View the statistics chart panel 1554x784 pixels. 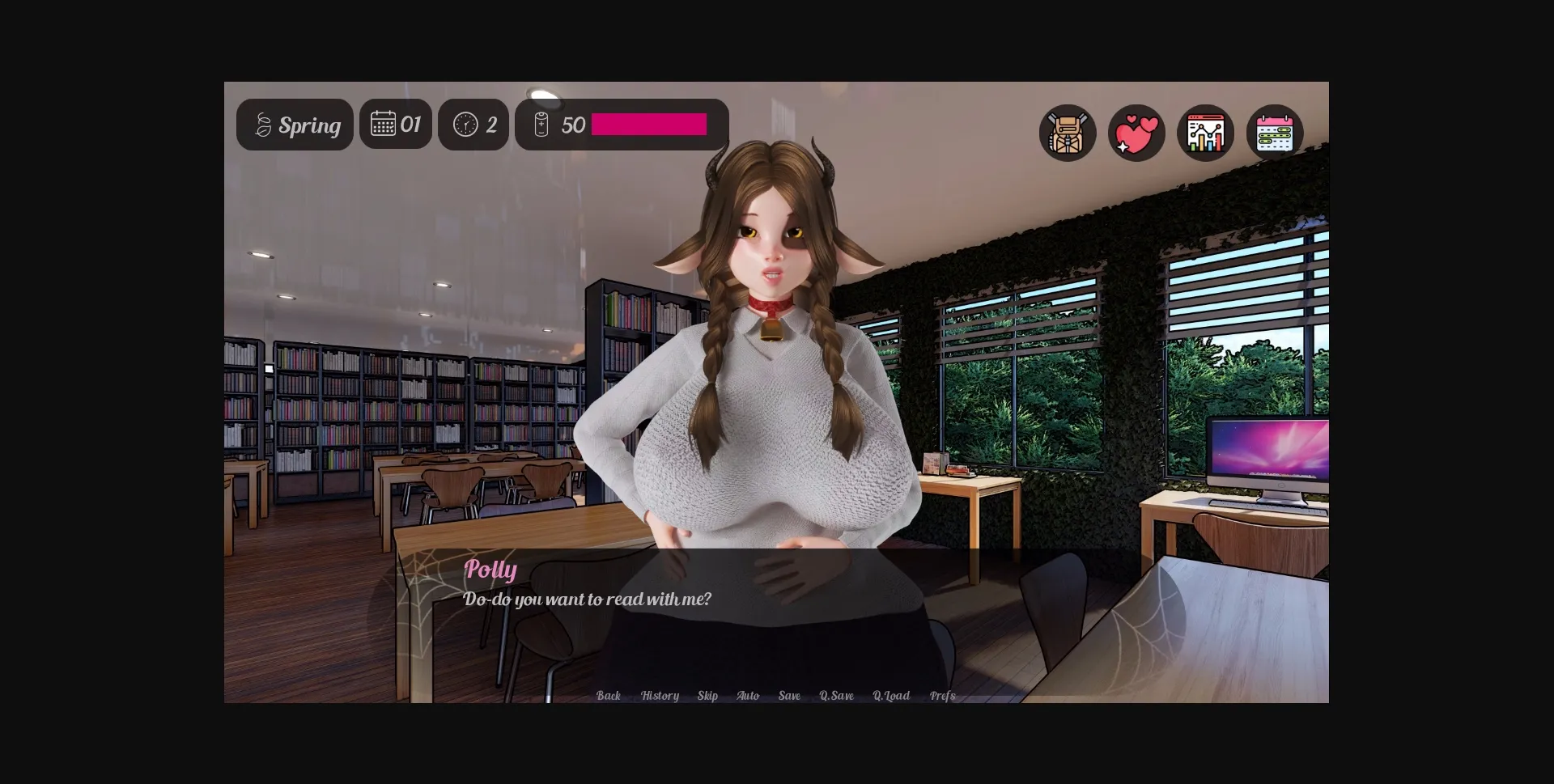point(1205,132)
